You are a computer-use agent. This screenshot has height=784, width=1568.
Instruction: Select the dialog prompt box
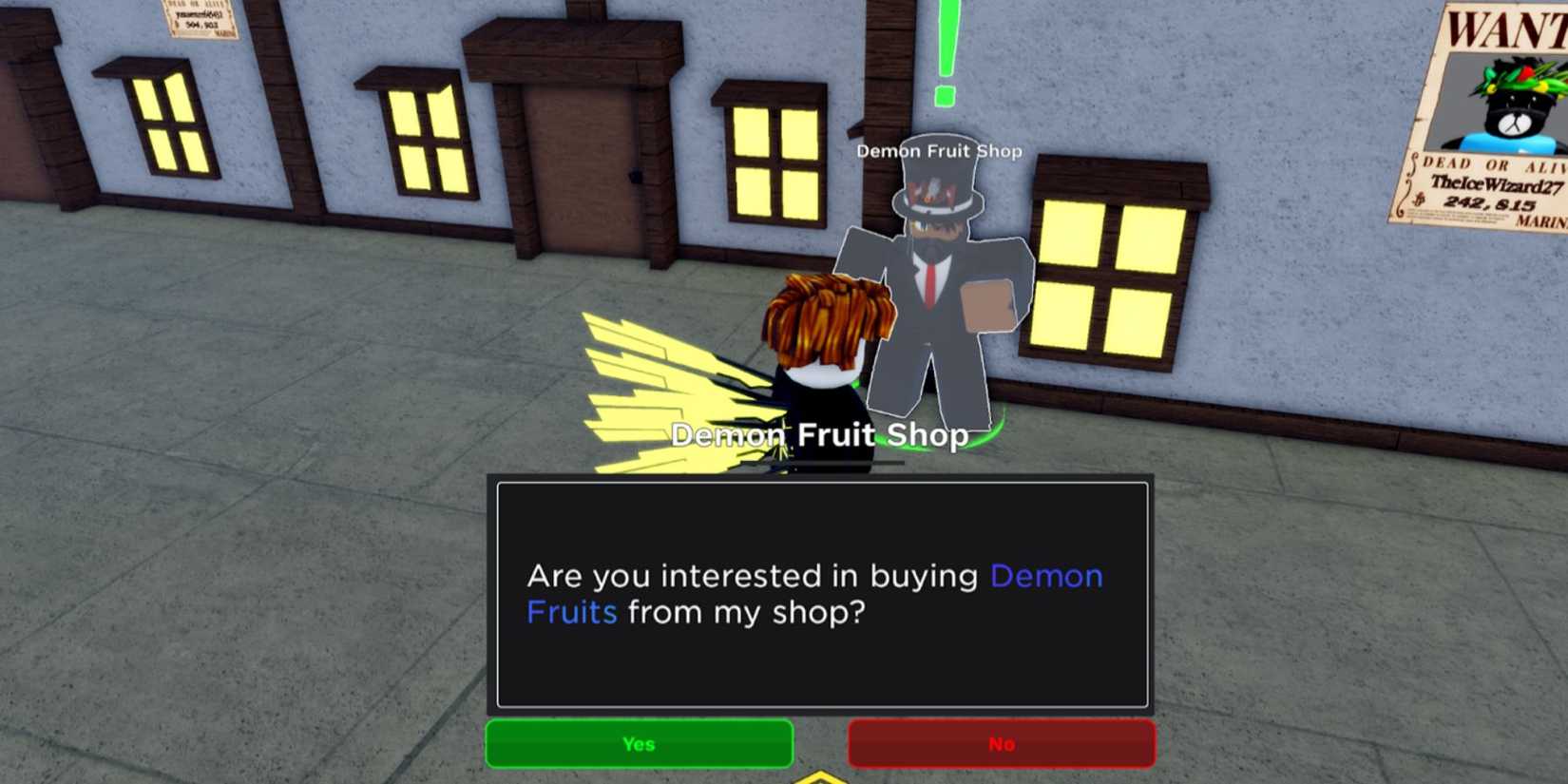[x=822, y=594]
